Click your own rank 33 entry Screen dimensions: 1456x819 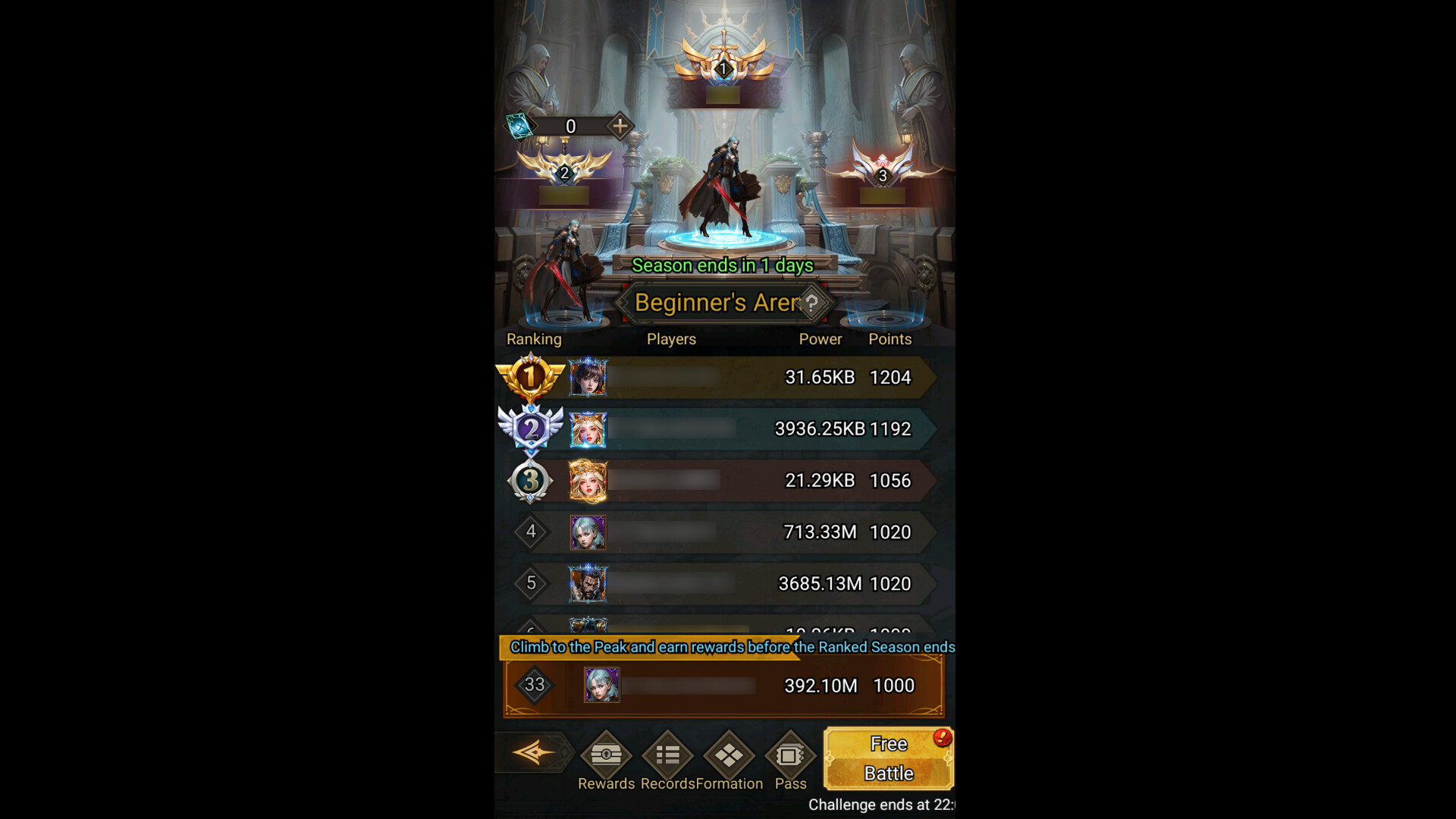[720, 686]
